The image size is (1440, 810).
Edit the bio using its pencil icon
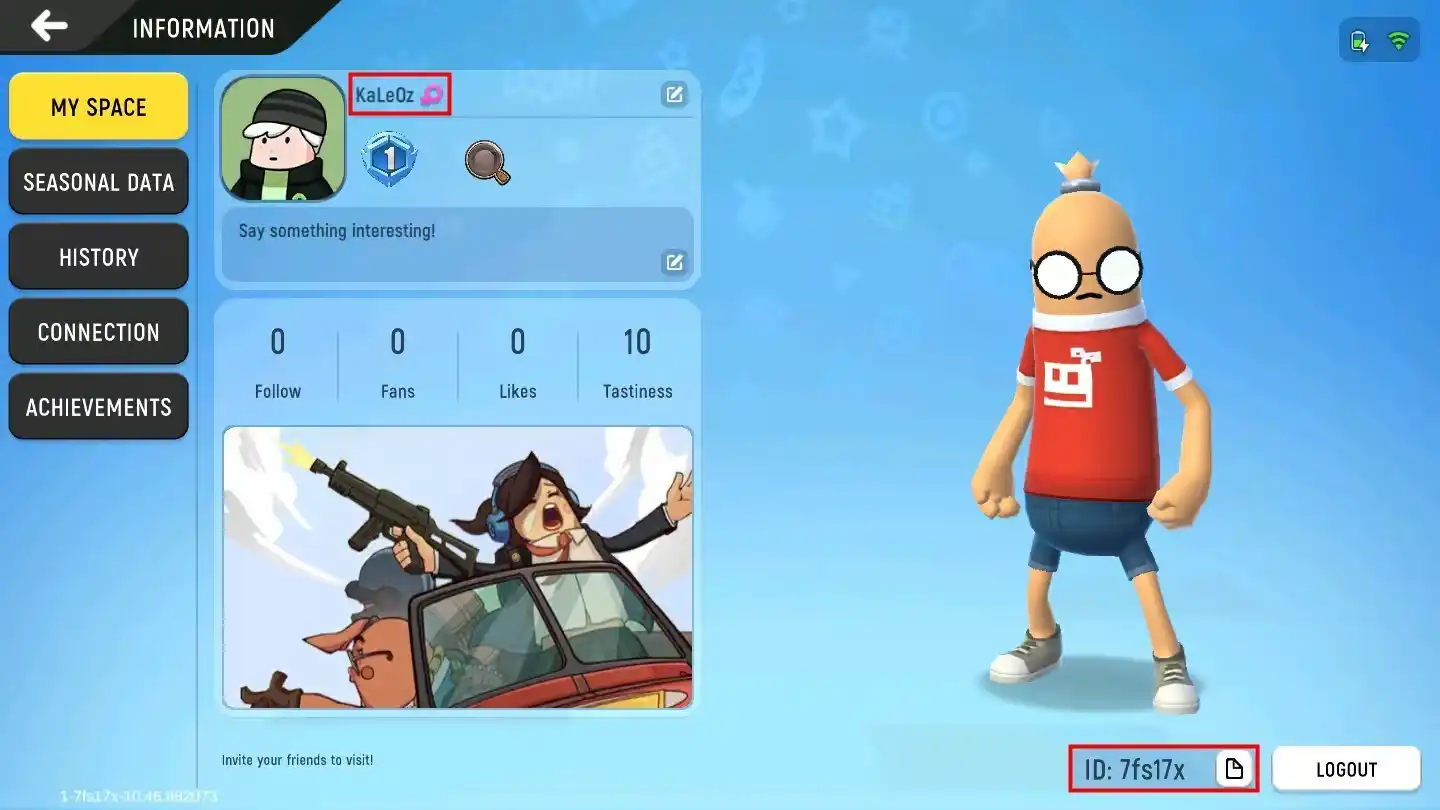pos(675,261)
